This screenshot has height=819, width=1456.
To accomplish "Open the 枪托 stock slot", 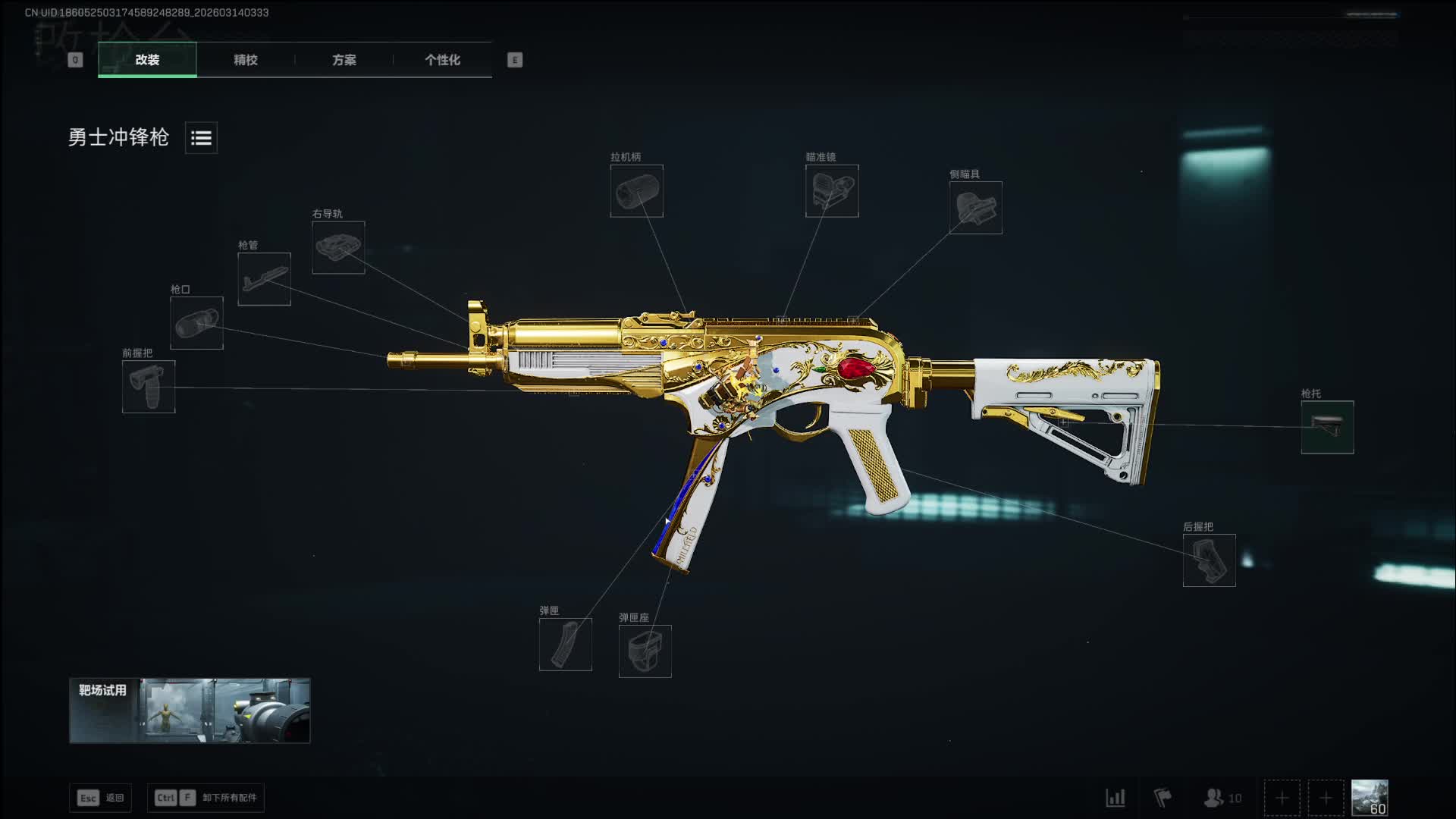I will point(1327,427).
